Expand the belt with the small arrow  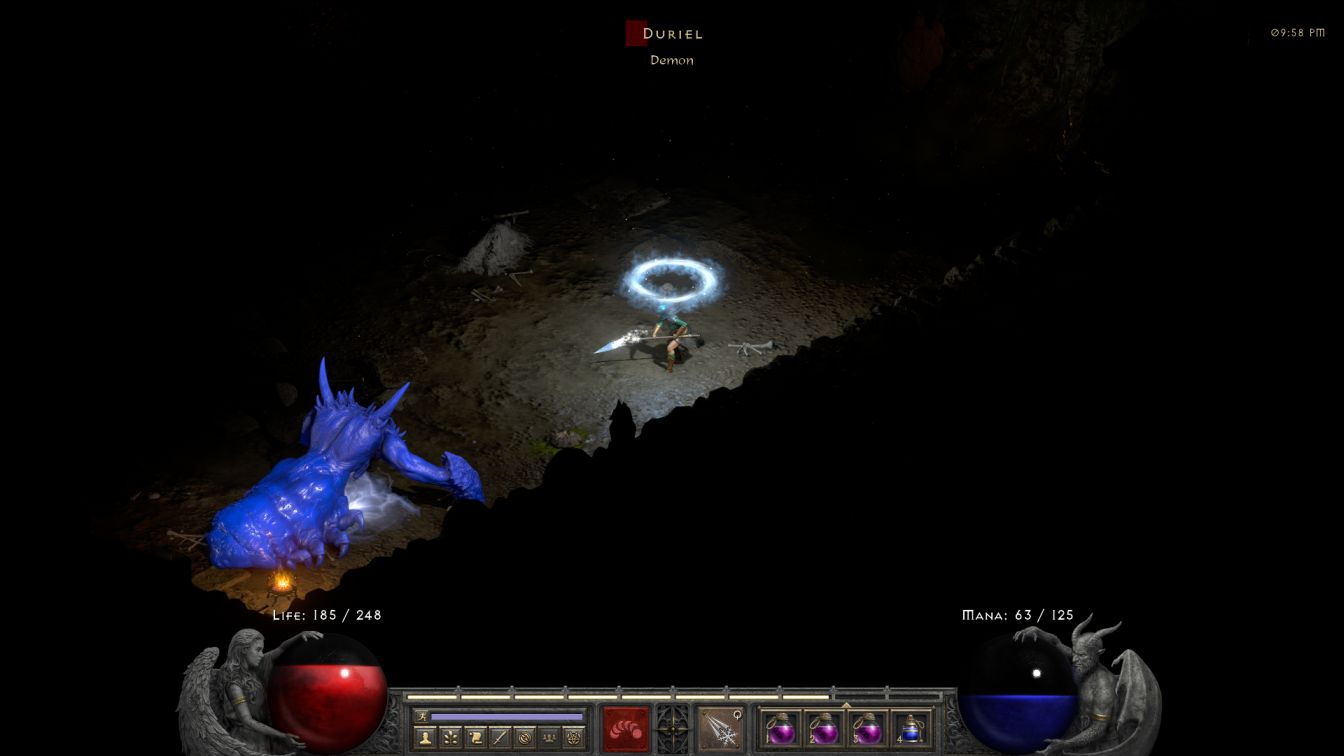point(846,704)
